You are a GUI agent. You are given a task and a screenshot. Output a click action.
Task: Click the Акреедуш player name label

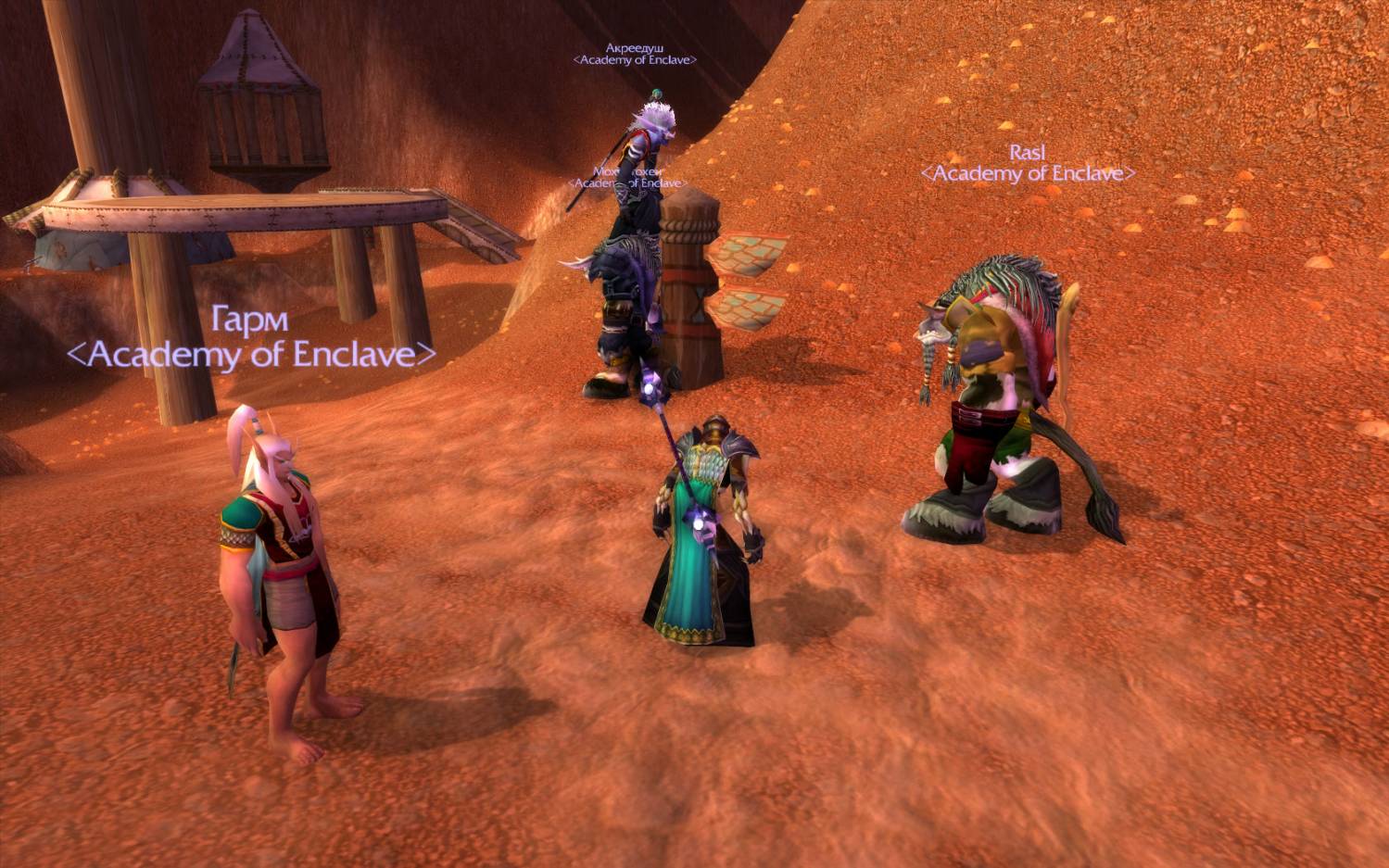pos(635,48)
